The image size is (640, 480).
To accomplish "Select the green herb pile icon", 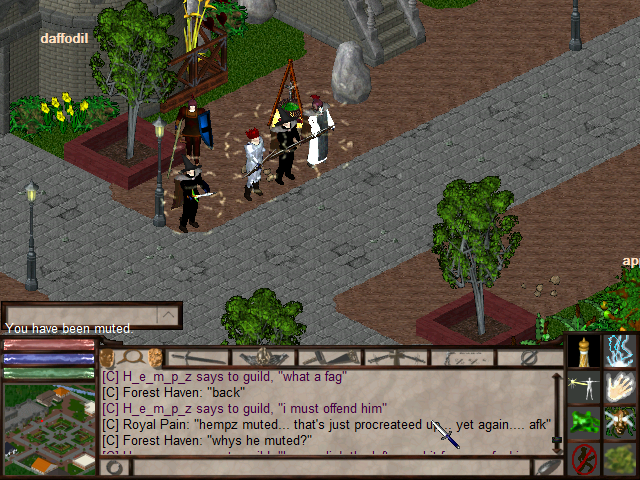I will (x=620, y=458).
